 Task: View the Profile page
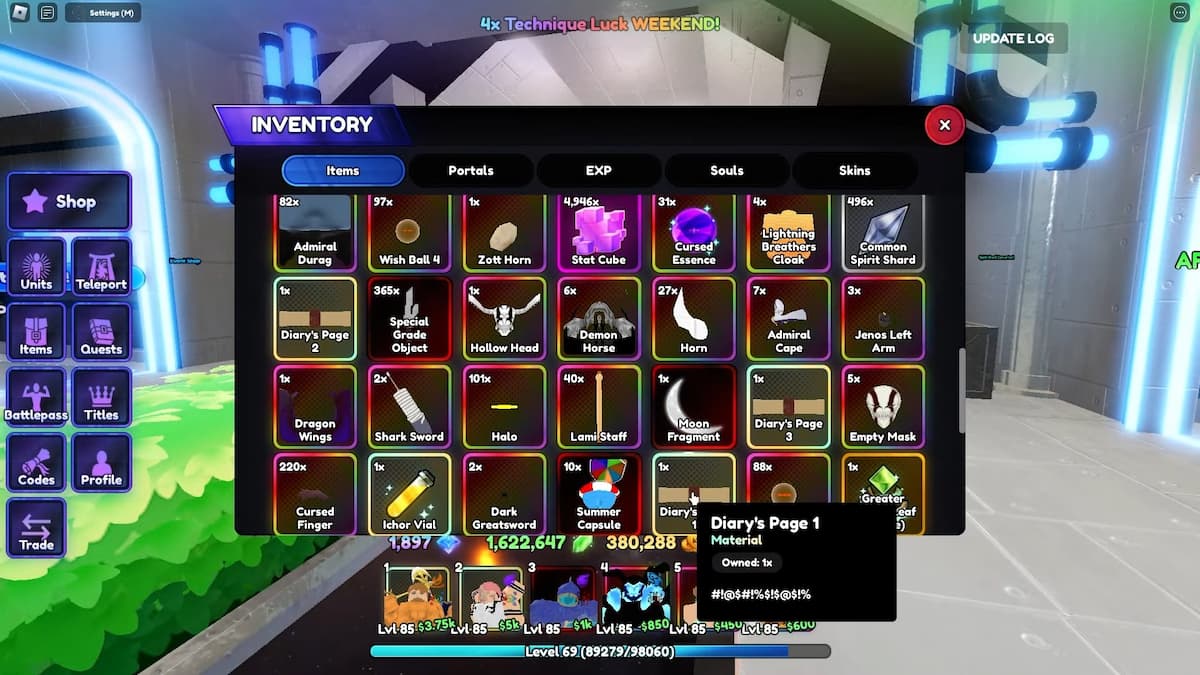[101, 463]
